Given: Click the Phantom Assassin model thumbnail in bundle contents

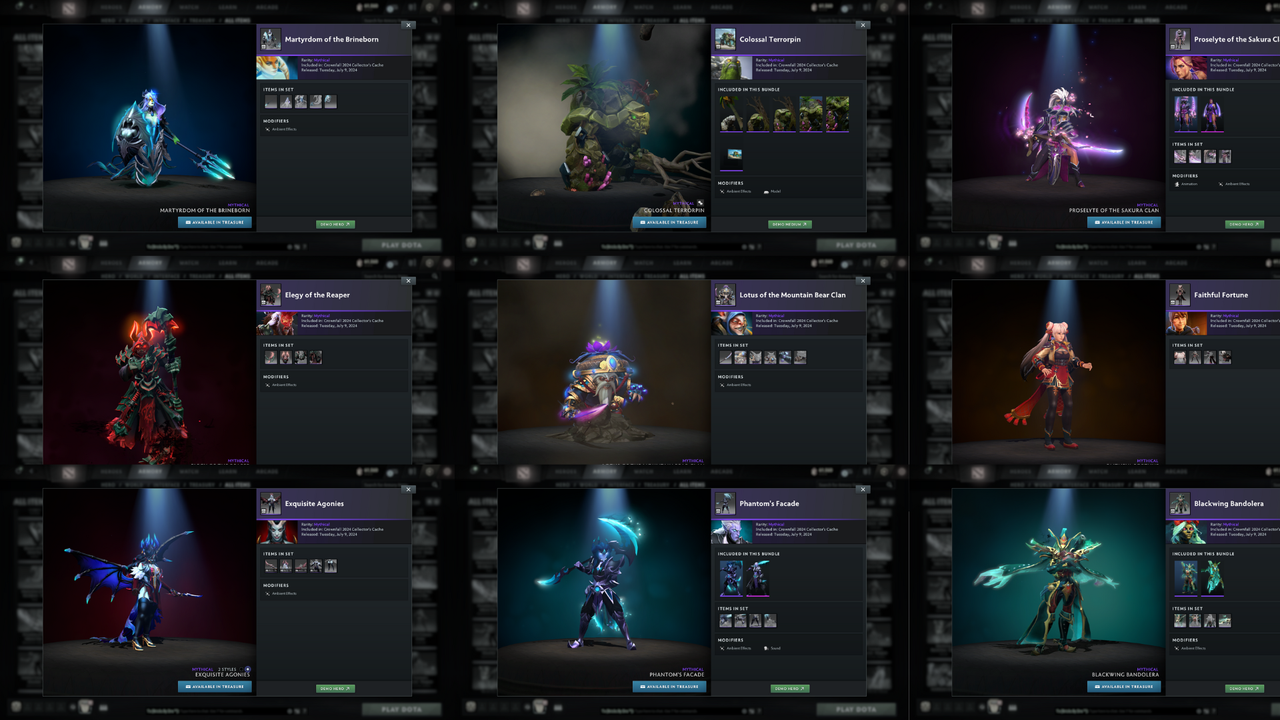Looking at the screenshot, I should point(731,578).
